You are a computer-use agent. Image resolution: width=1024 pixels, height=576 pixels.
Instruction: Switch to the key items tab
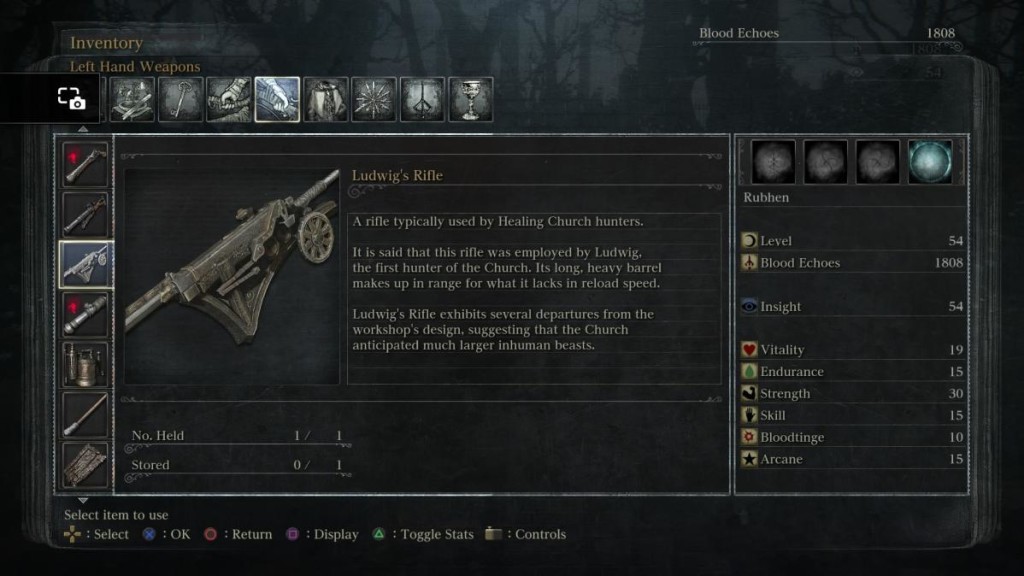(x=180, y=99)
